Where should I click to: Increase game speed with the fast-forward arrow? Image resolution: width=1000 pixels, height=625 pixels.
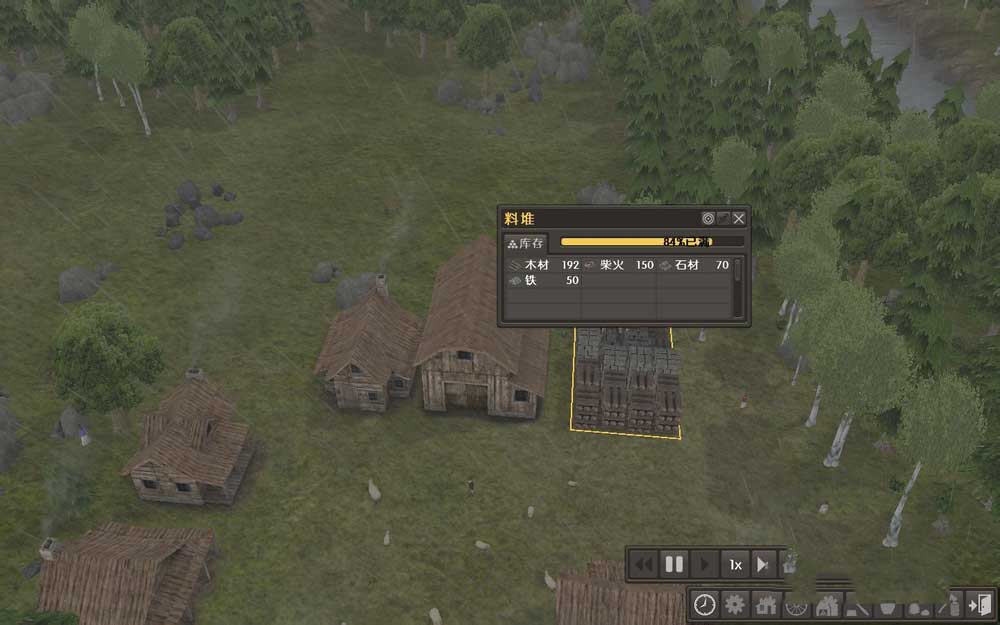click(763, 564)
